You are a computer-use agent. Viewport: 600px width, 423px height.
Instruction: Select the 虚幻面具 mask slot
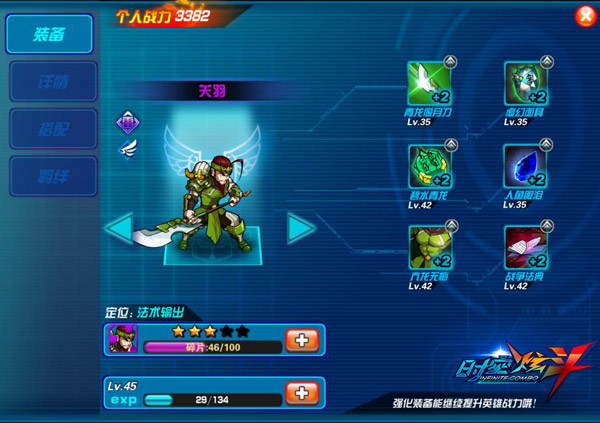pyautogui.click(x=525, y=83)
